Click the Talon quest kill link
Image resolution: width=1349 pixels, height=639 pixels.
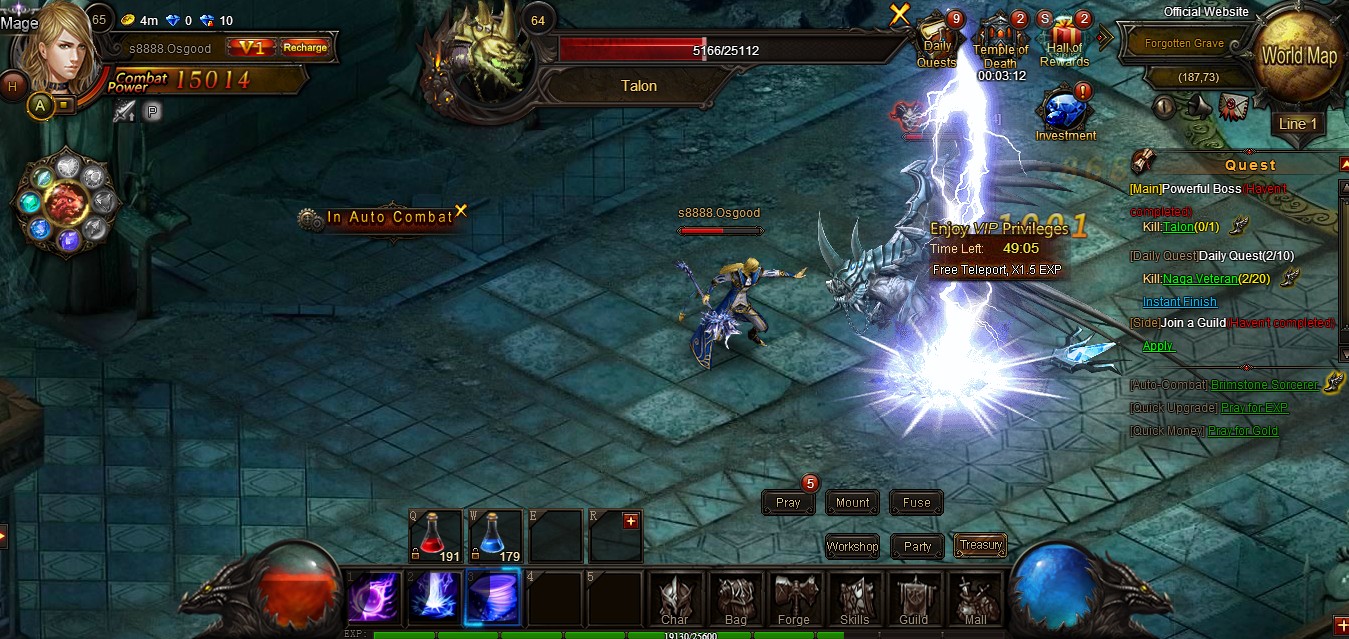pyautogui.click(x=1178, y=227)
